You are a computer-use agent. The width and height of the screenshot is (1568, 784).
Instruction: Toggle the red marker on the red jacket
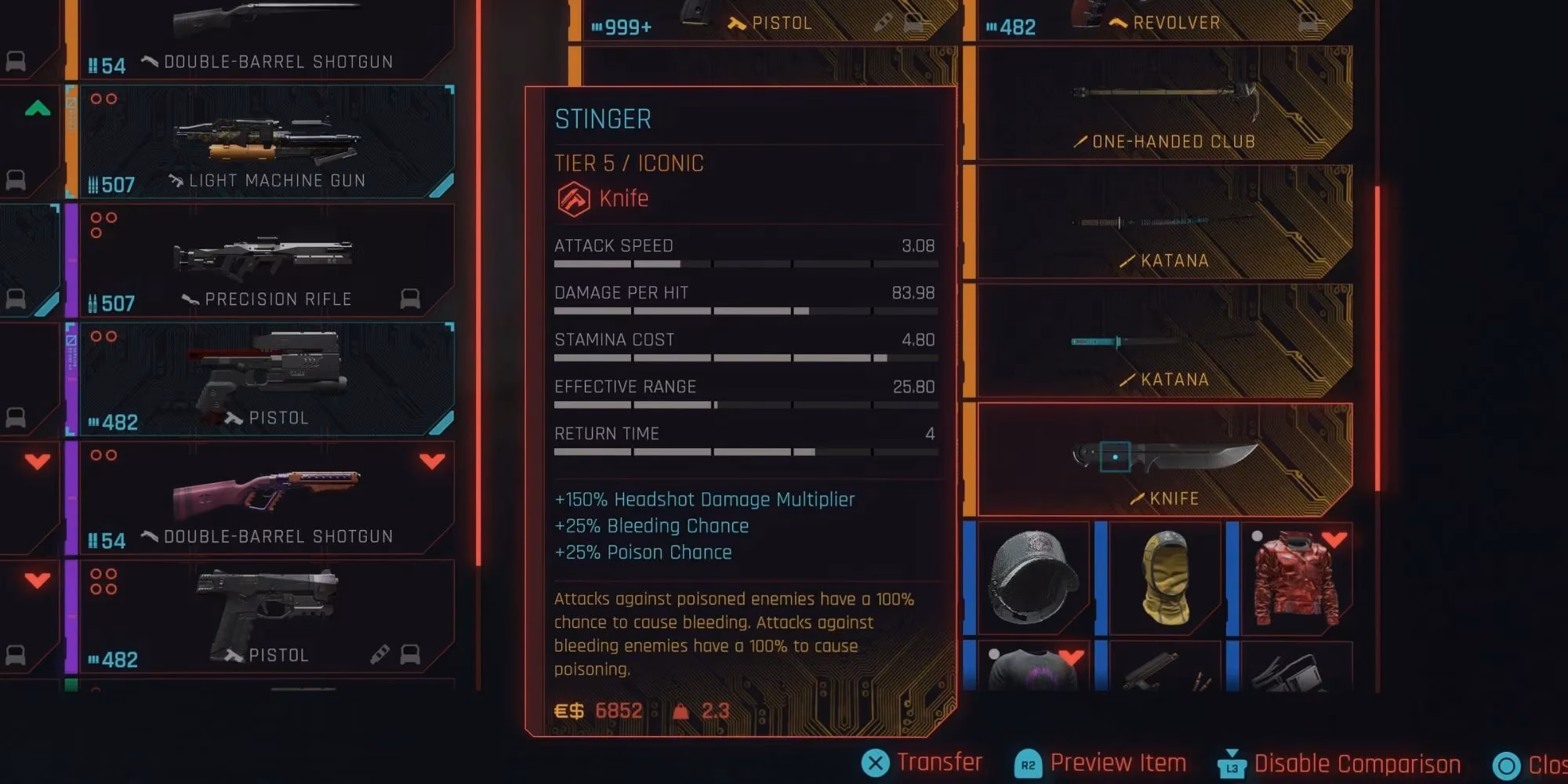pos(1336,539)
